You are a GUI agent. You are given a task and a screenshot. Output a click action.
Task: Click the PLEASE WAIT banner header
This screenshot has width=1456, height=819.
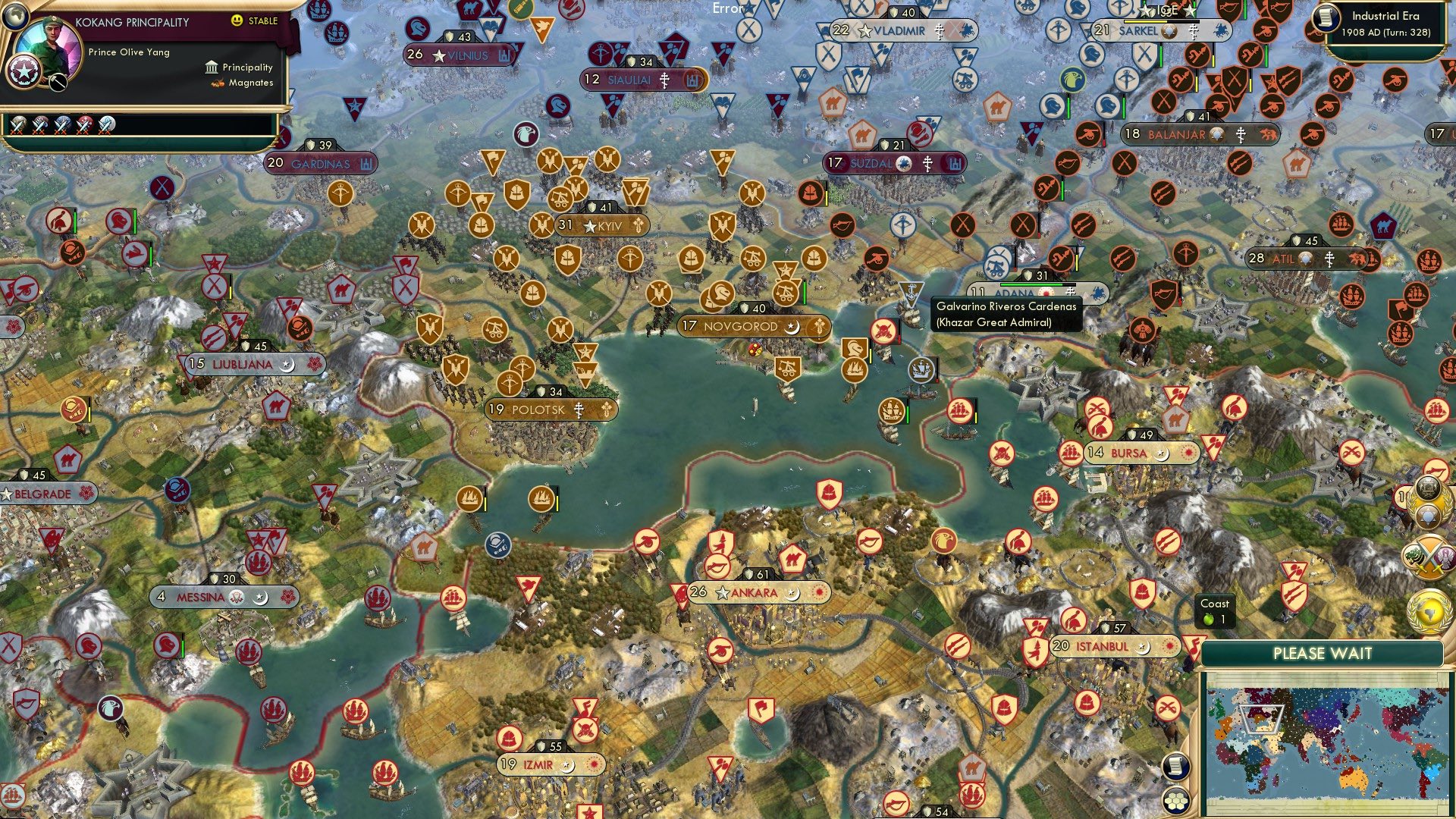[x=1323, y=653]
